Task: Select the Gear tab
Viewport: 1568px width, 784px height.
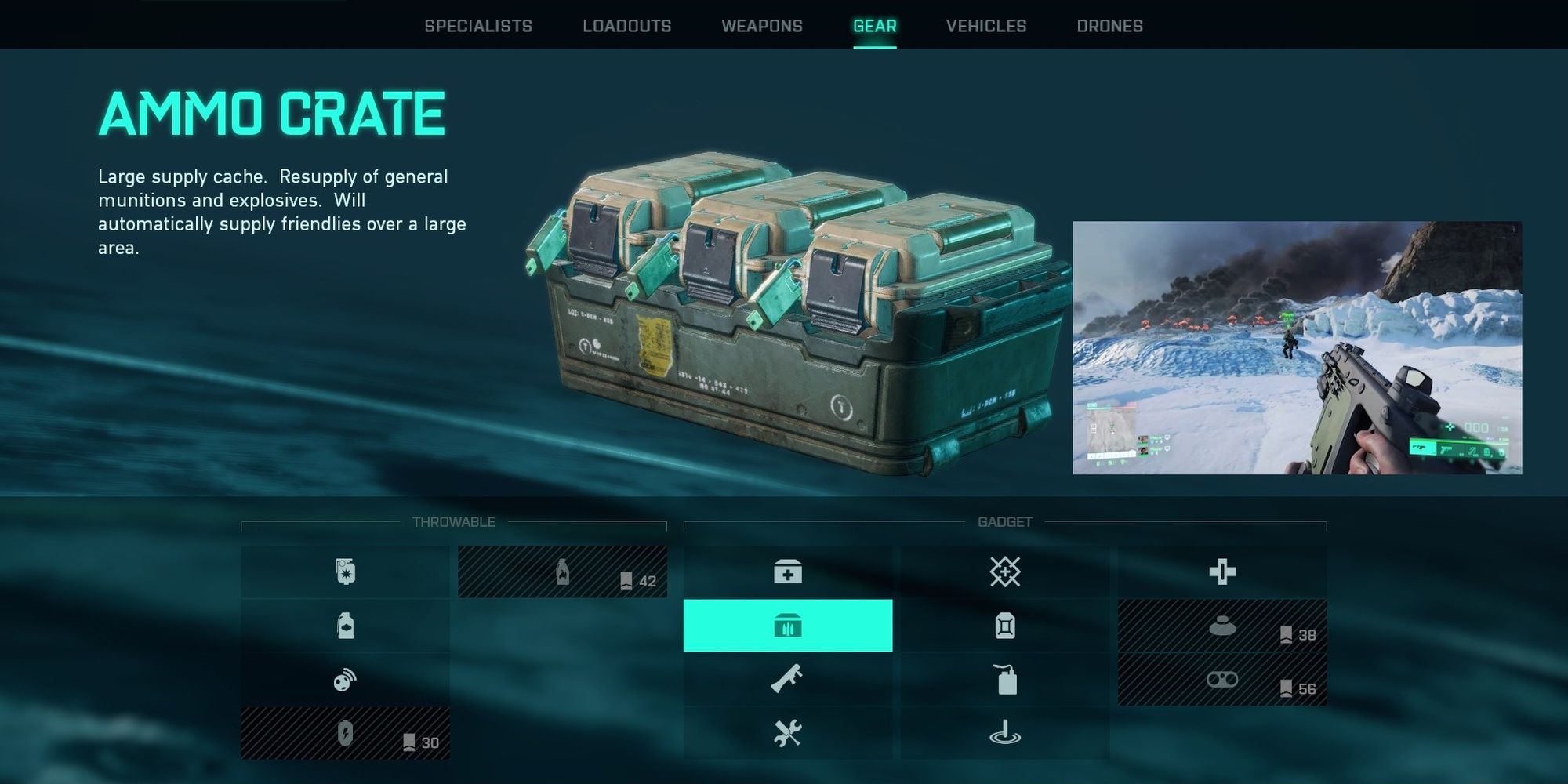Action: click(874, 26)
